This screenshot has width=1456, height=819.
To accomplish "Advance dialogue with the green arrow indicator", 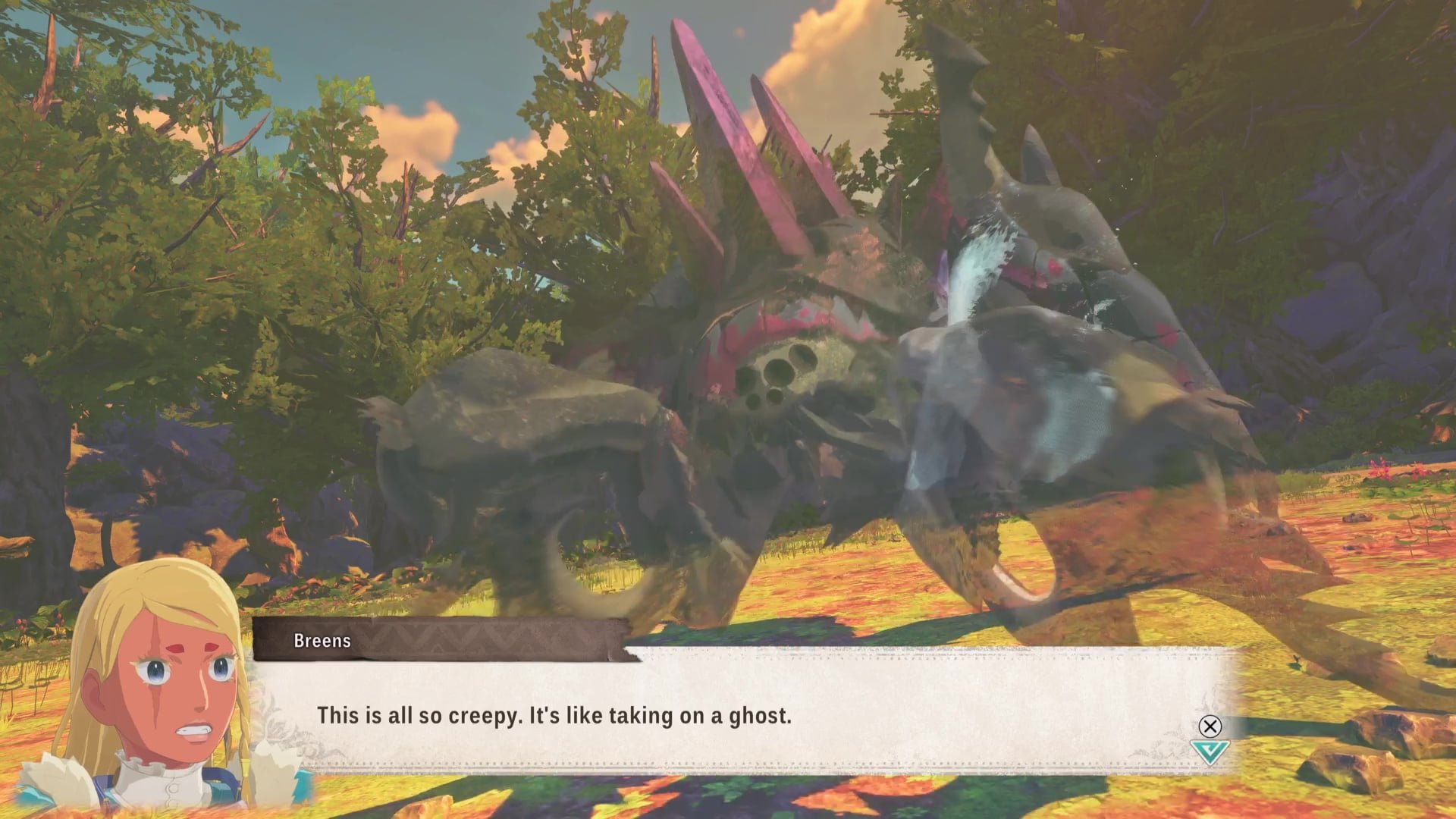I will point(1209,752).
